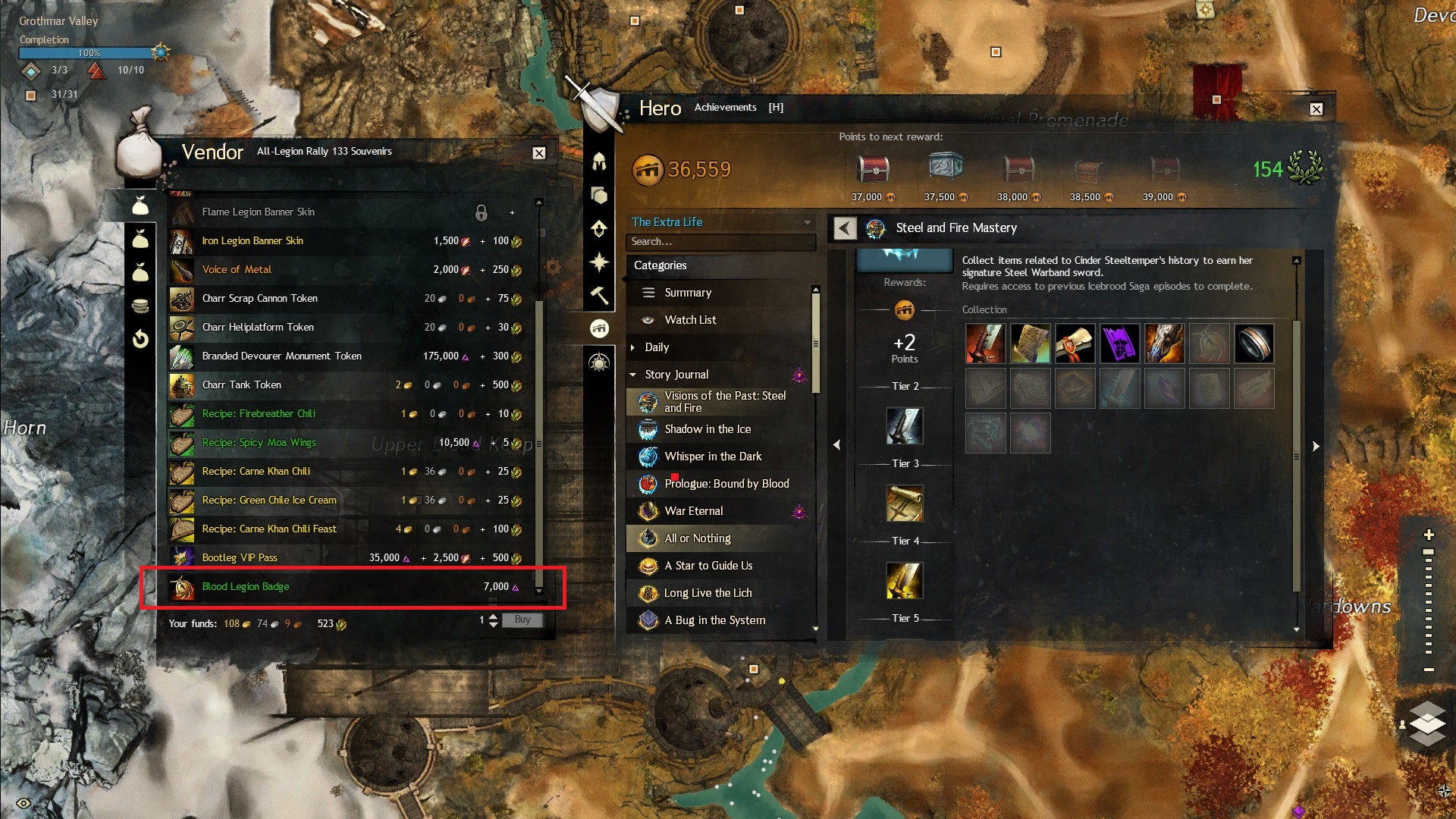
Task: Open the vendor buyback tab
Action: point(140,339)
